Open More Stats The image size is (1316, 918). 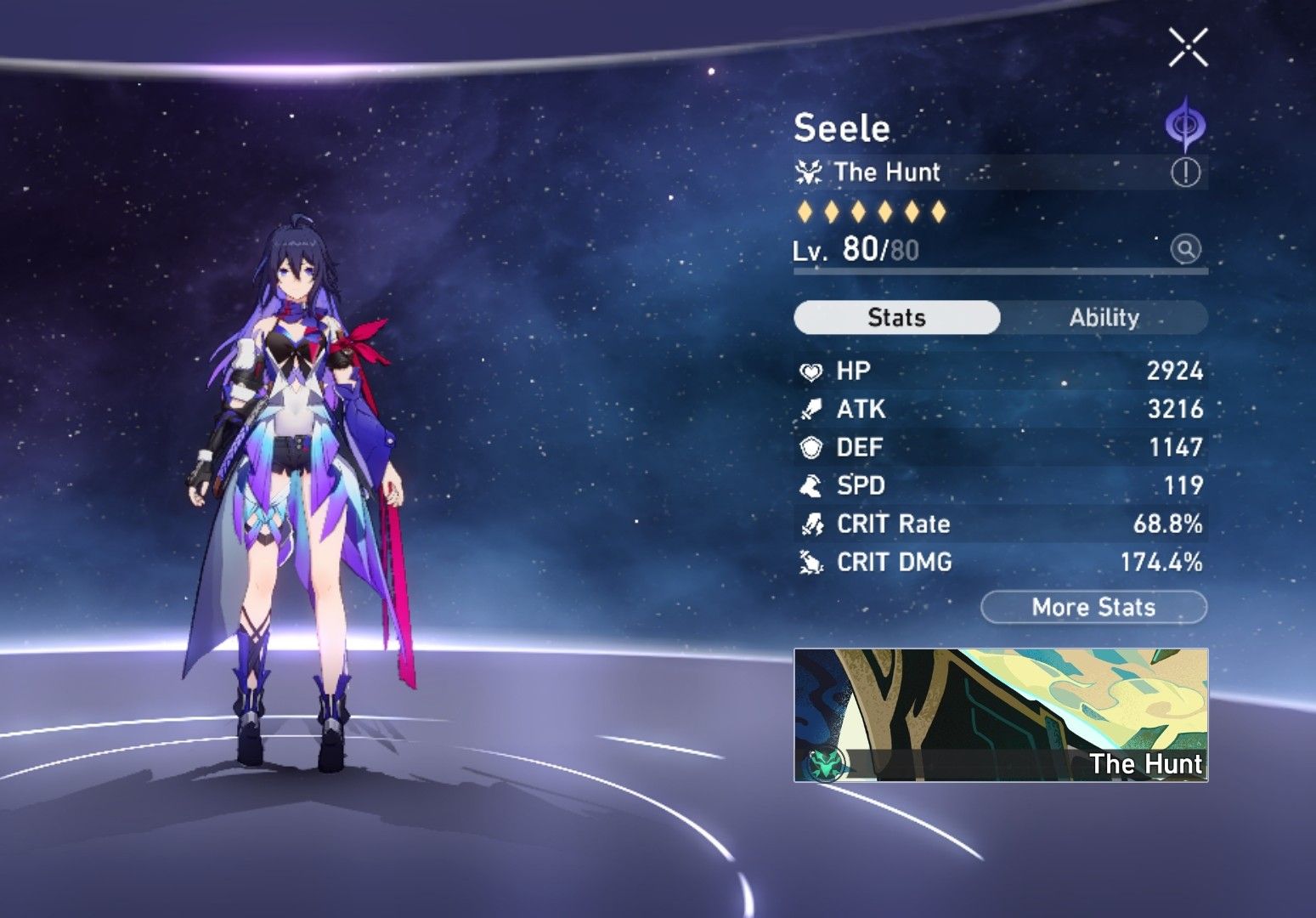[1093, 607]
